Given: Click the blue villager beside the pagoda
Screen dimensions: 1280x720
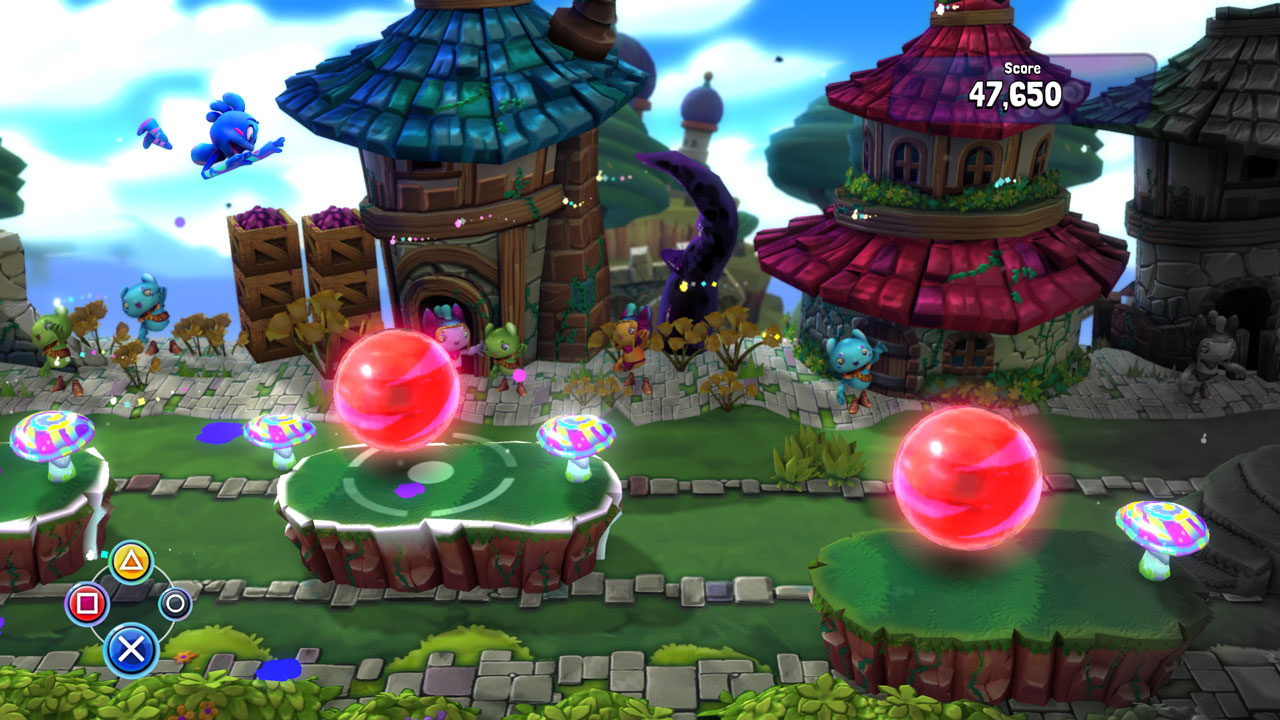Looking at the screenshot, I should (851, 360).
